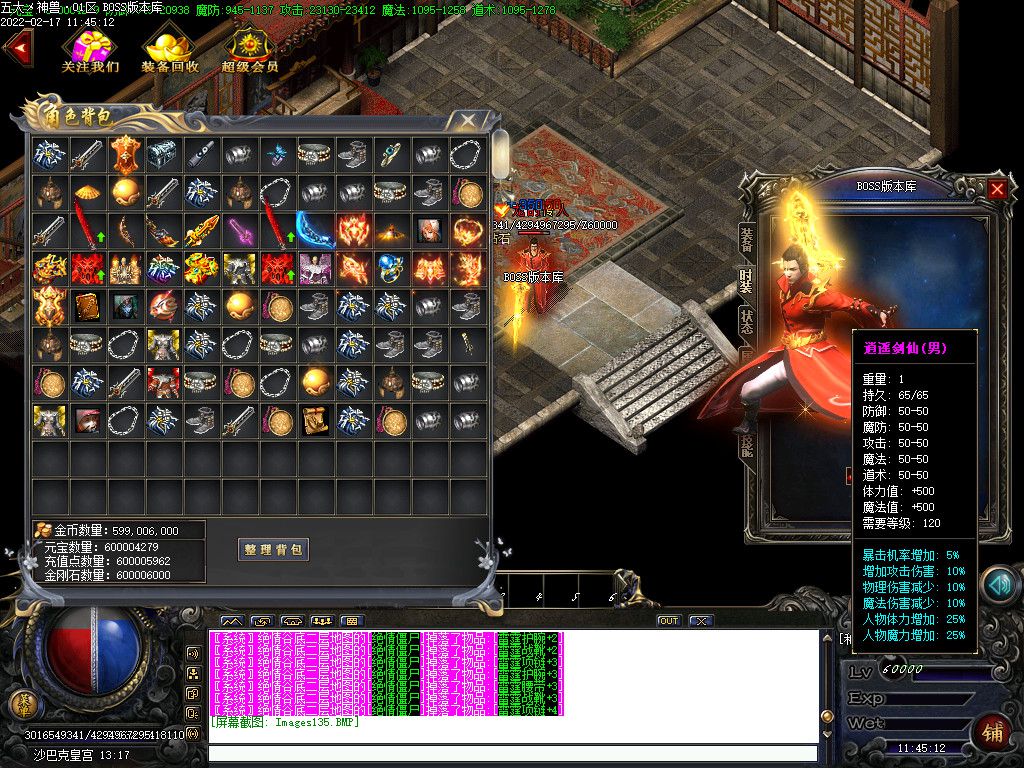The height and width of the screenshot is (768, 1024).
Task: Select the silver treasure chest in backpack
Action: tap(161, 154)
